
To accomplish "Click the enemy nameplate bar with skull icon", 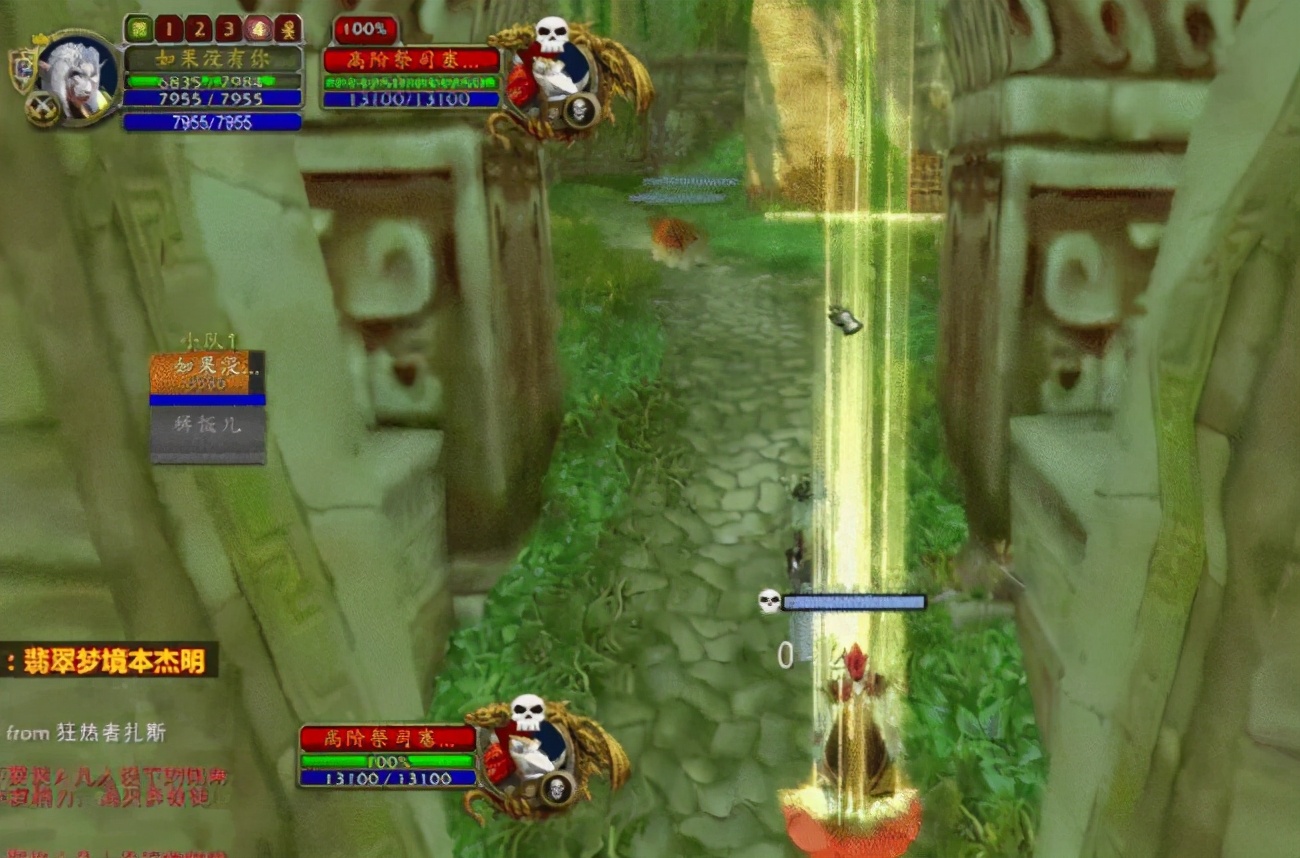I will [853, 602].
